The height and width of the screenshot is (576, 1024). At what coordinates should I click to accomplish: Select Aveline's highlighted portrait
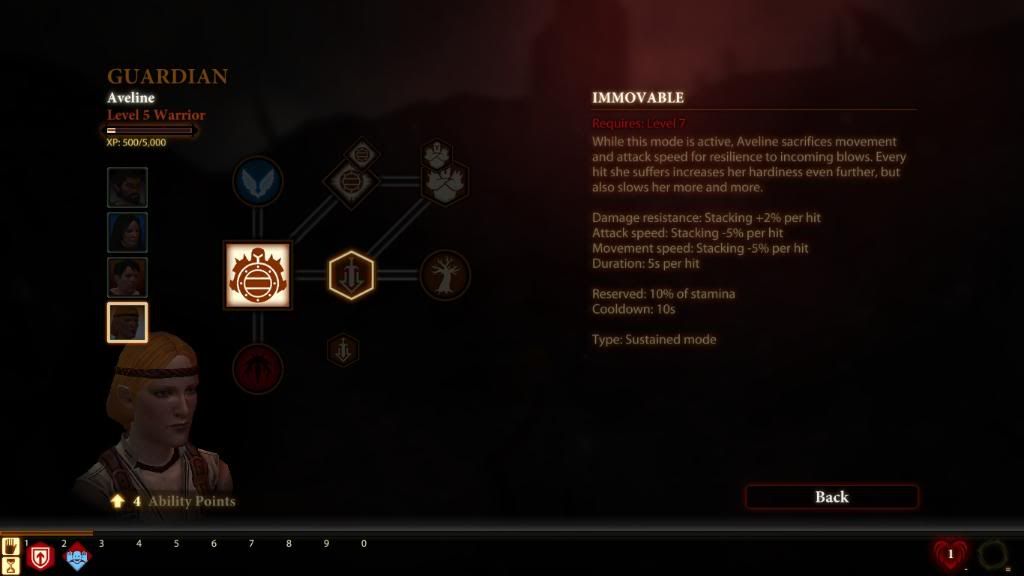pos(127,322)
